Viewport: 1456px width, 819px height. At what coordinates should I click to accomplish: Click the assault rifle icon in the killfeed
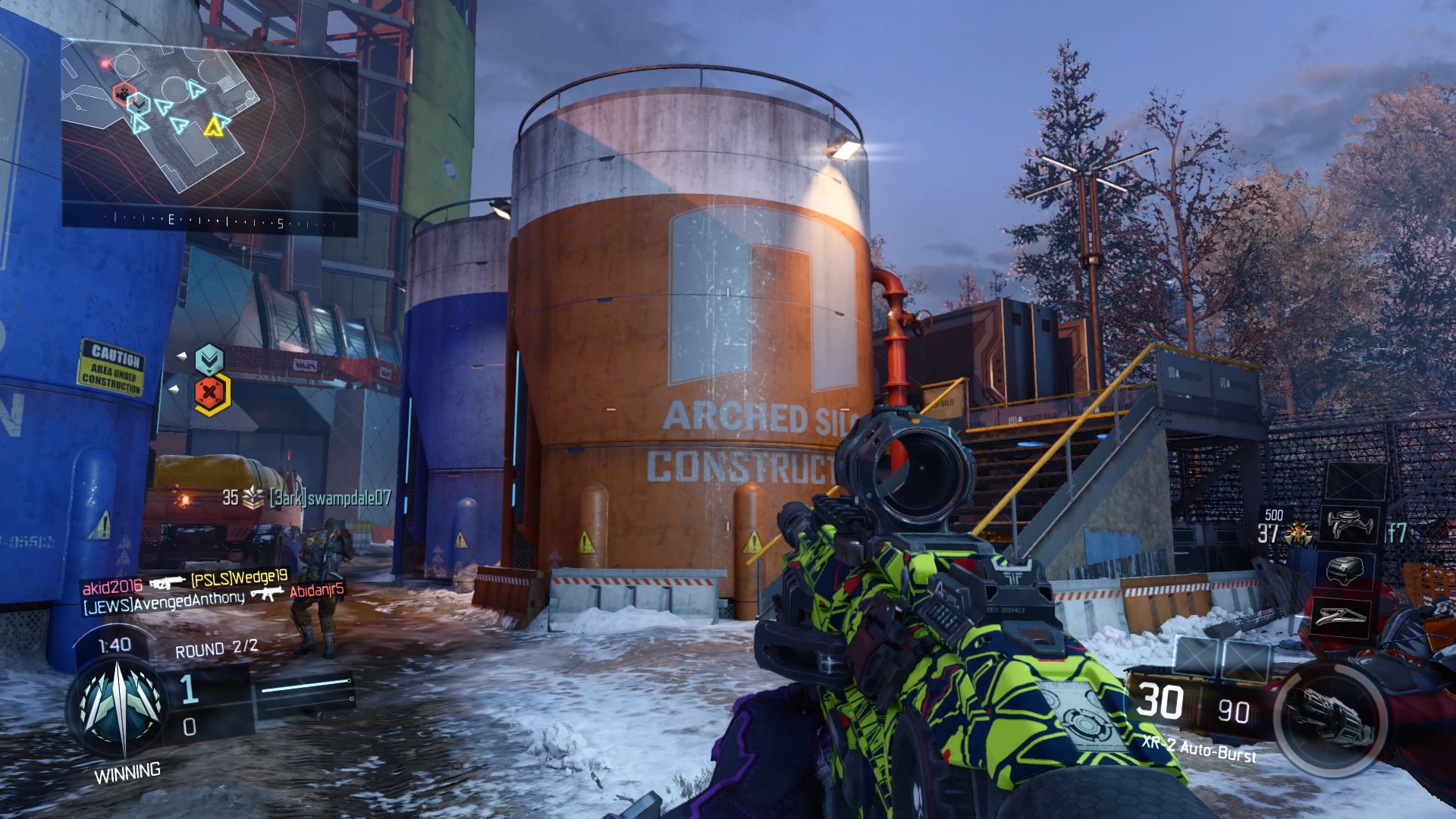pos(169,584)
